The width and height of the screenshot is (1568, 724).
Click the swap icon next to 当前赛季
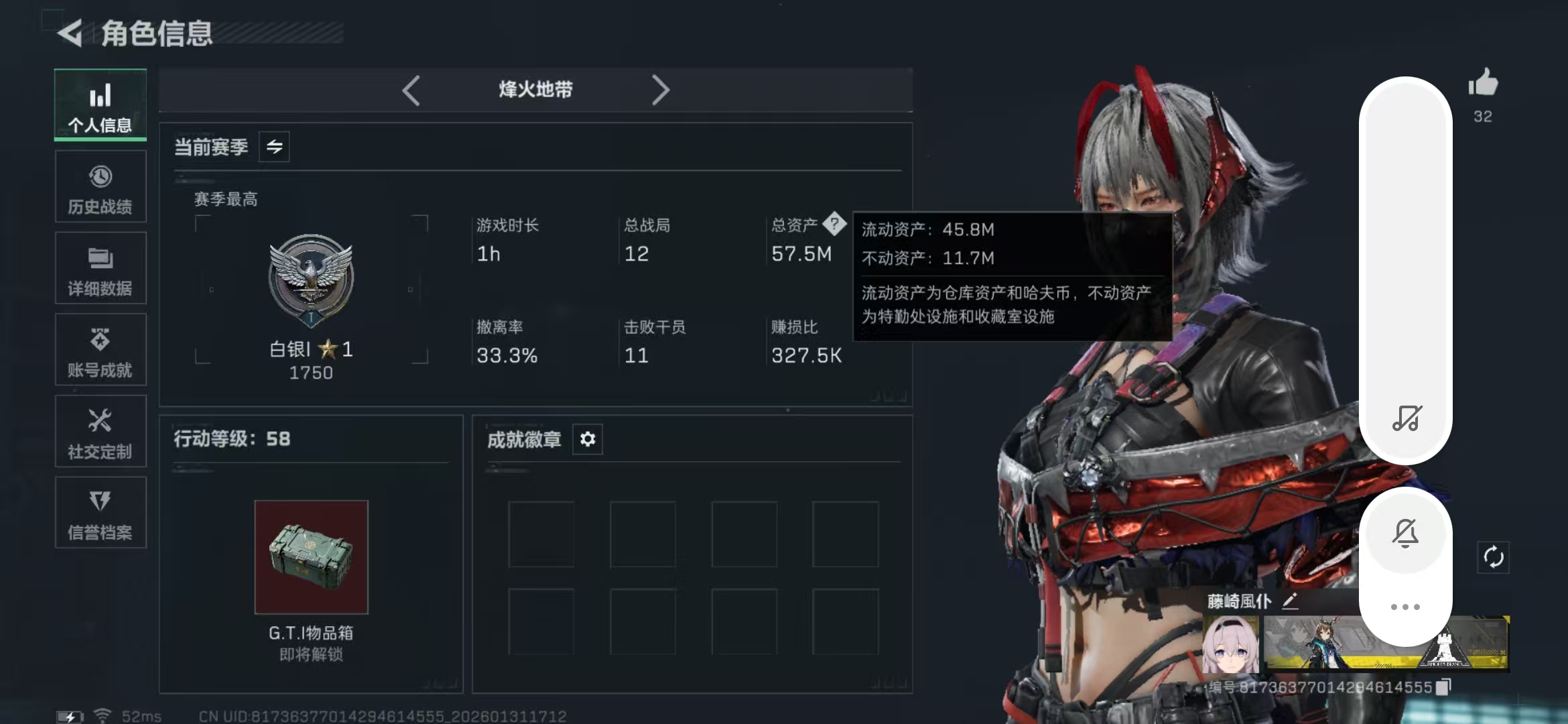(275, 147)
